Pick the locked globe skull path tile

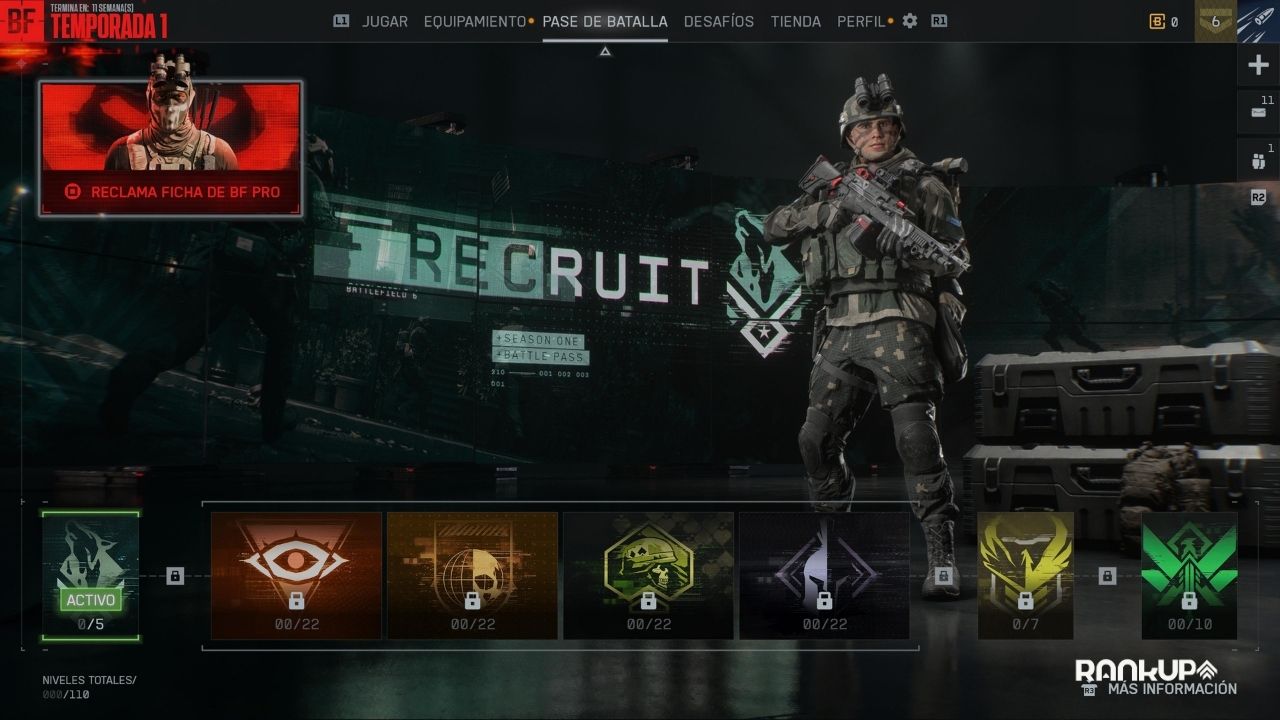tap(472, 575)
